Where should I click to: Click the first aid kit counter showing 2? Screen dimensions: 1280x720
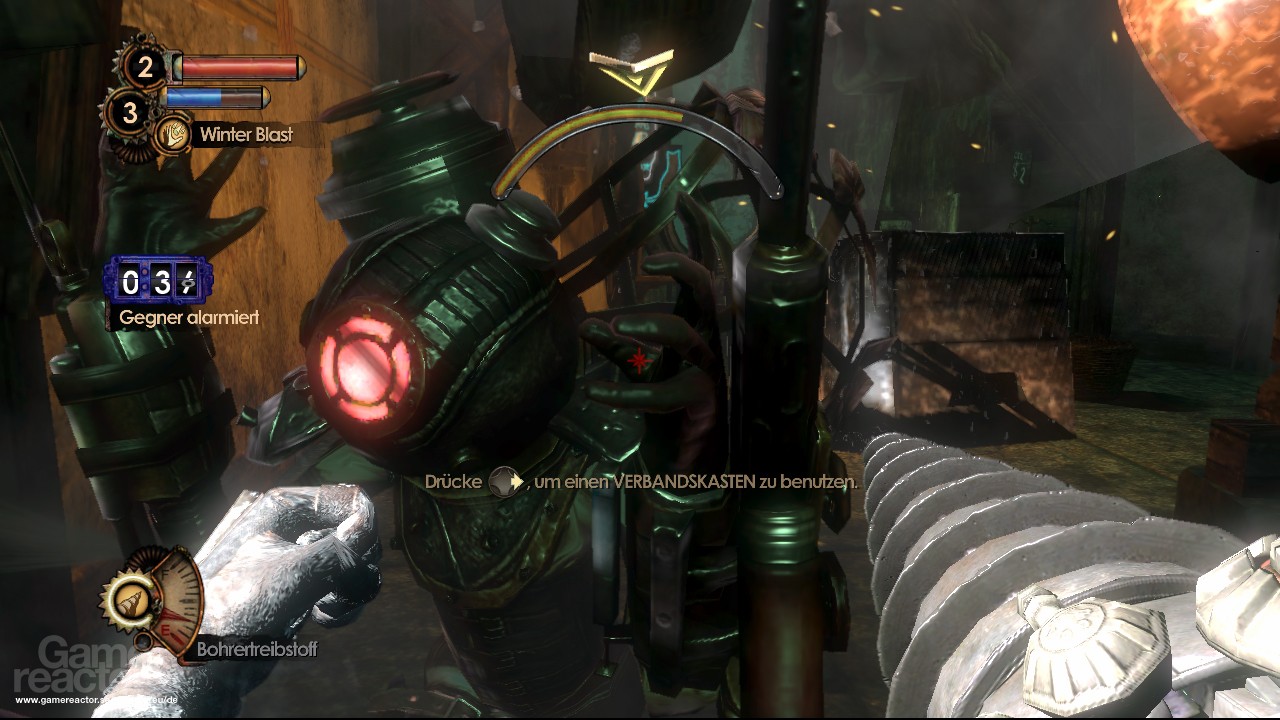[145, 66]
